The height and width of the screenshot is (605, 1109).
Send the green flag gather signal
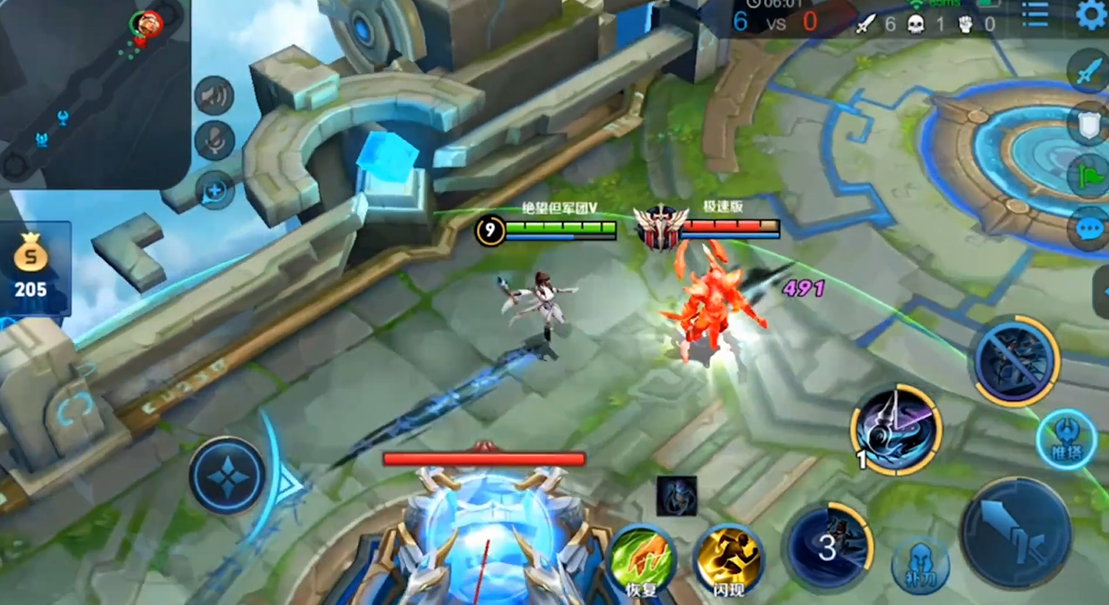pos(1087,177)
